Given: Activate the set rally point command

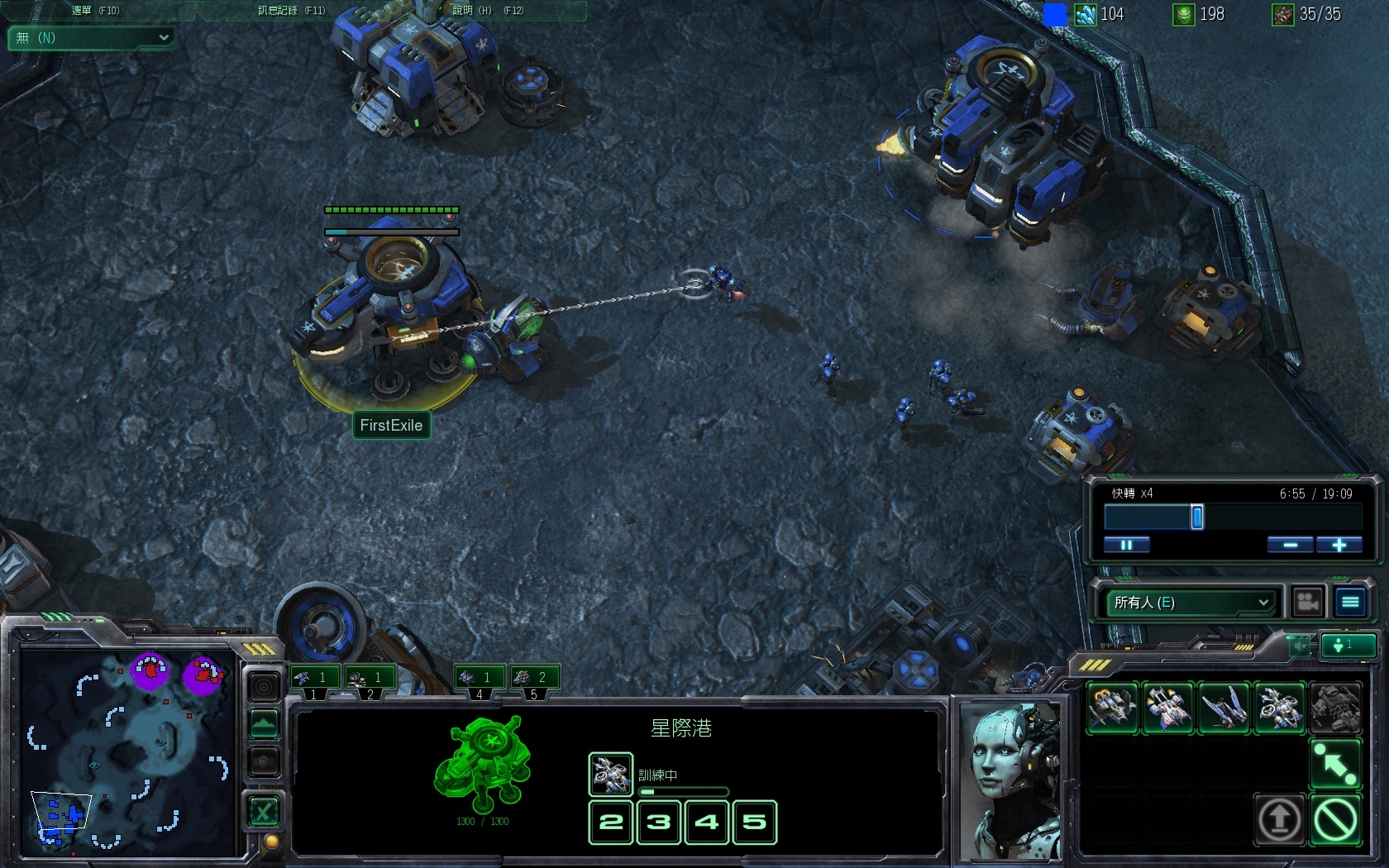Looking at the screenshot, I should click(1335, 764).
